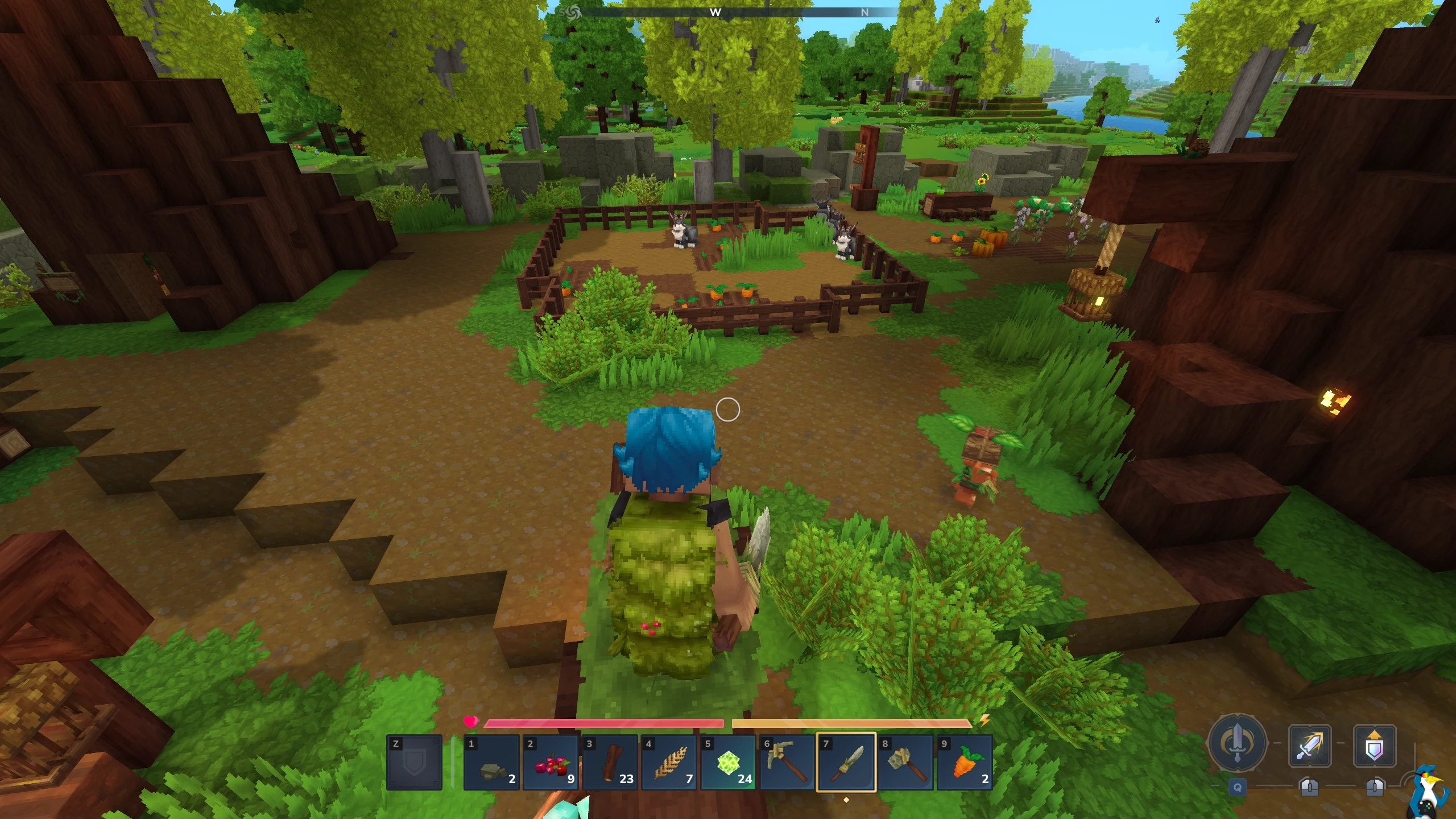Image resolution: width=1456 pixels, height=819 pixels.
Task: Select the green crystal item slot
Action: pyautogui.click(x=728, y=762)
